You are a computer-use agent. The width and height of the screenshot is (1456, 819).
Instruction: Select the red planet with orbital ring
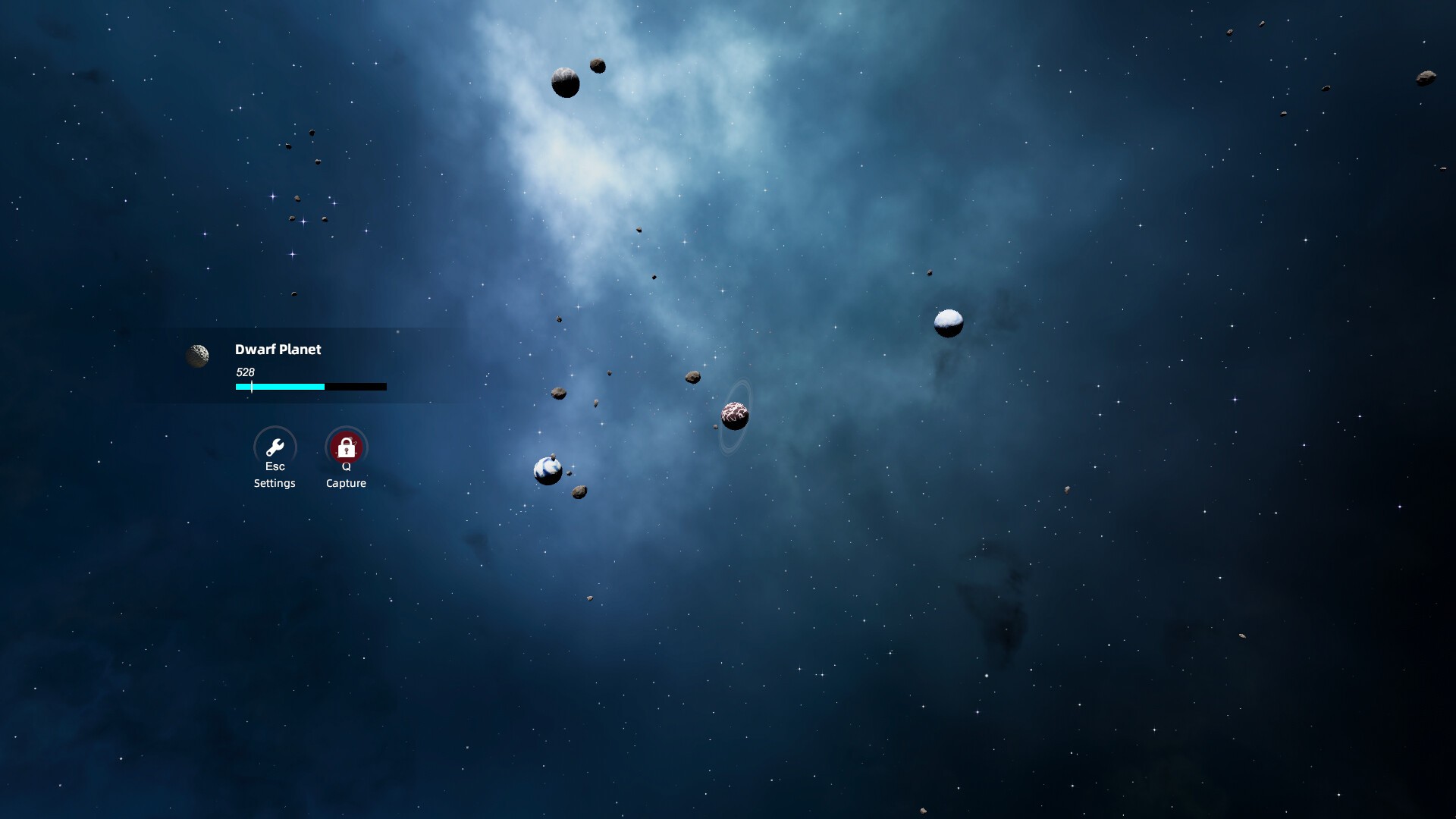point(734,415)
